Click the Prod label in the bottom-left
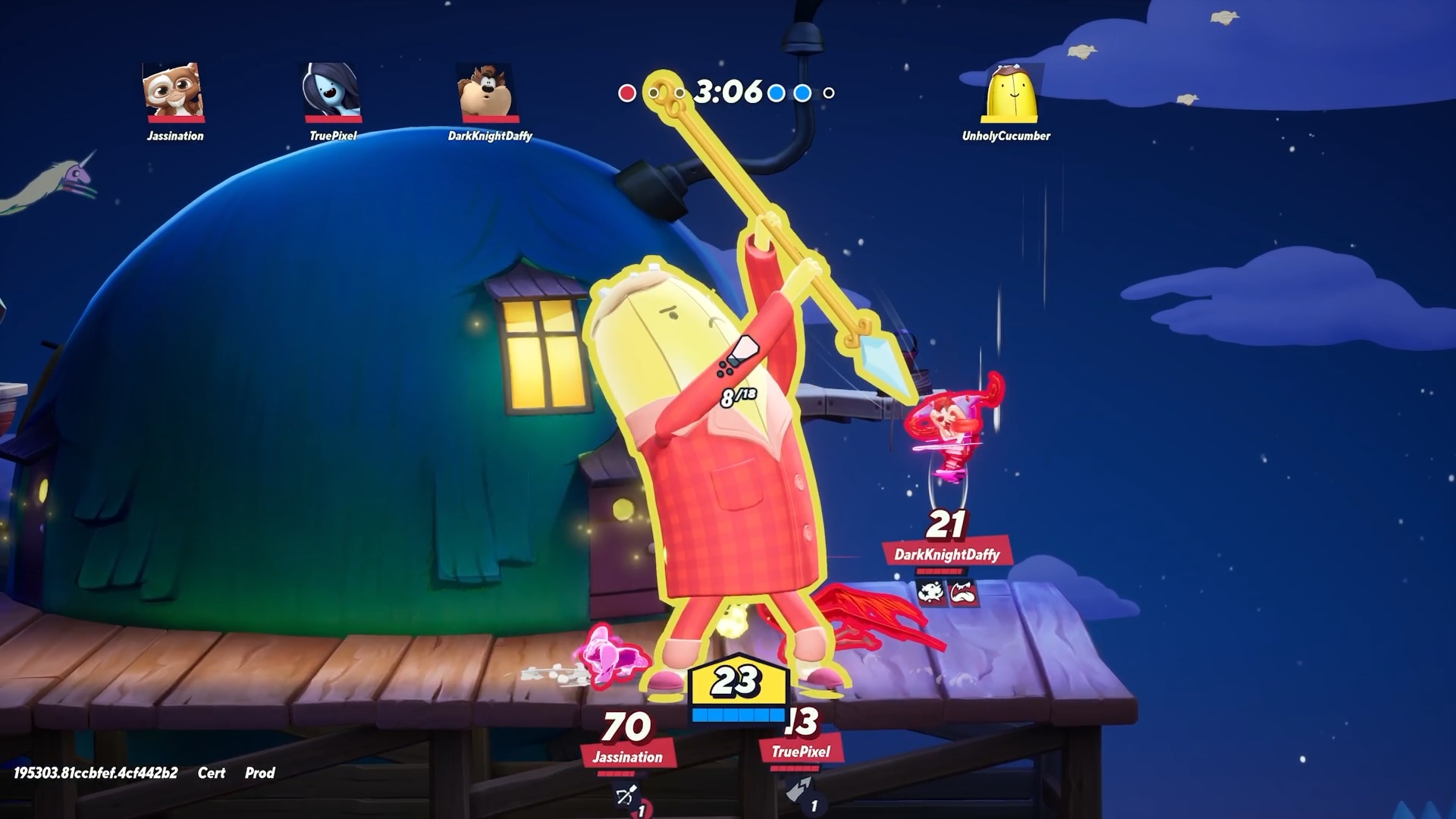1456x819 pixels. point(258,773)
